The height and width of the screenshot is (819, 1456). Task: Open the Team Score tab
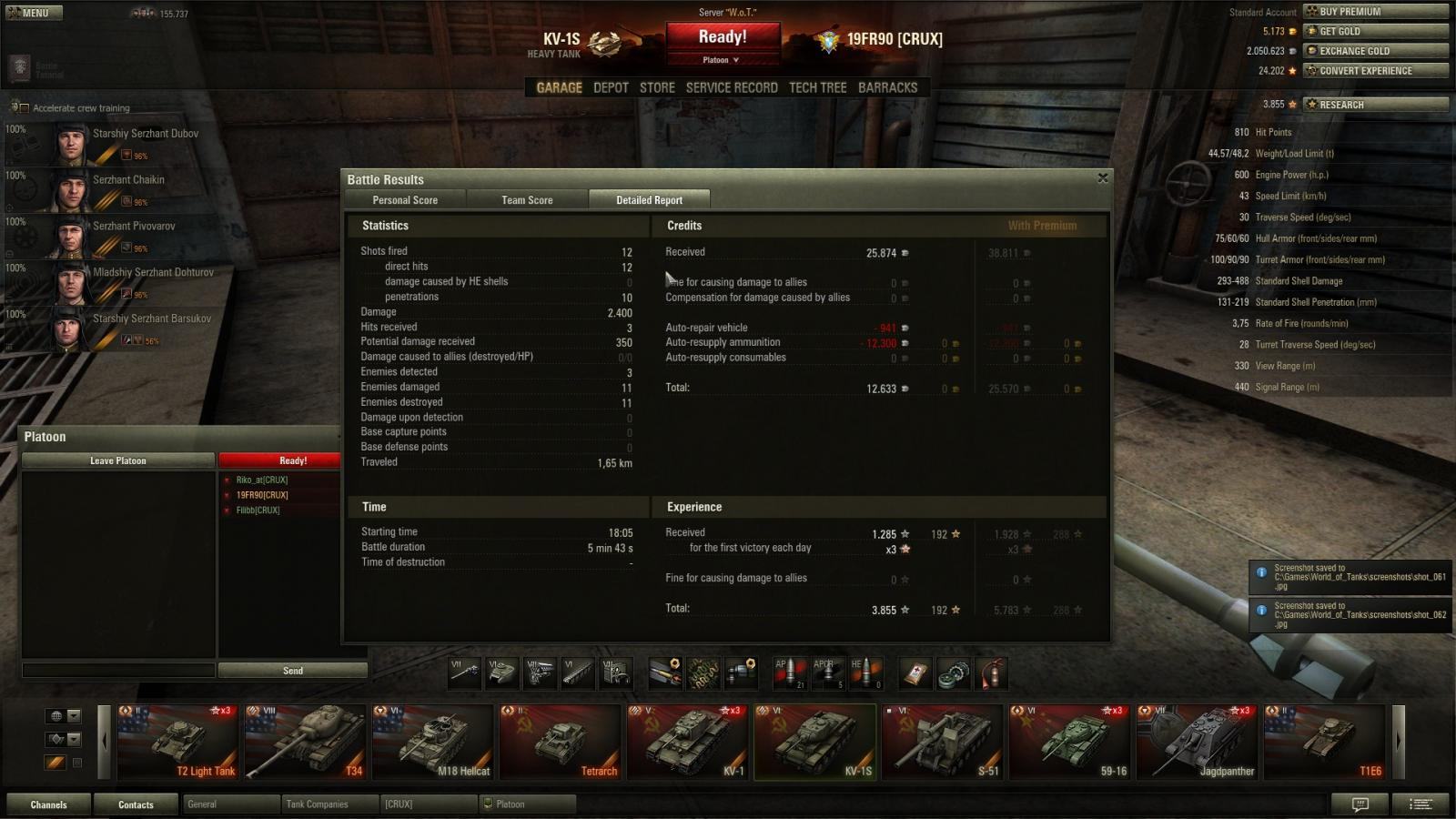click(x=527, y=200)
